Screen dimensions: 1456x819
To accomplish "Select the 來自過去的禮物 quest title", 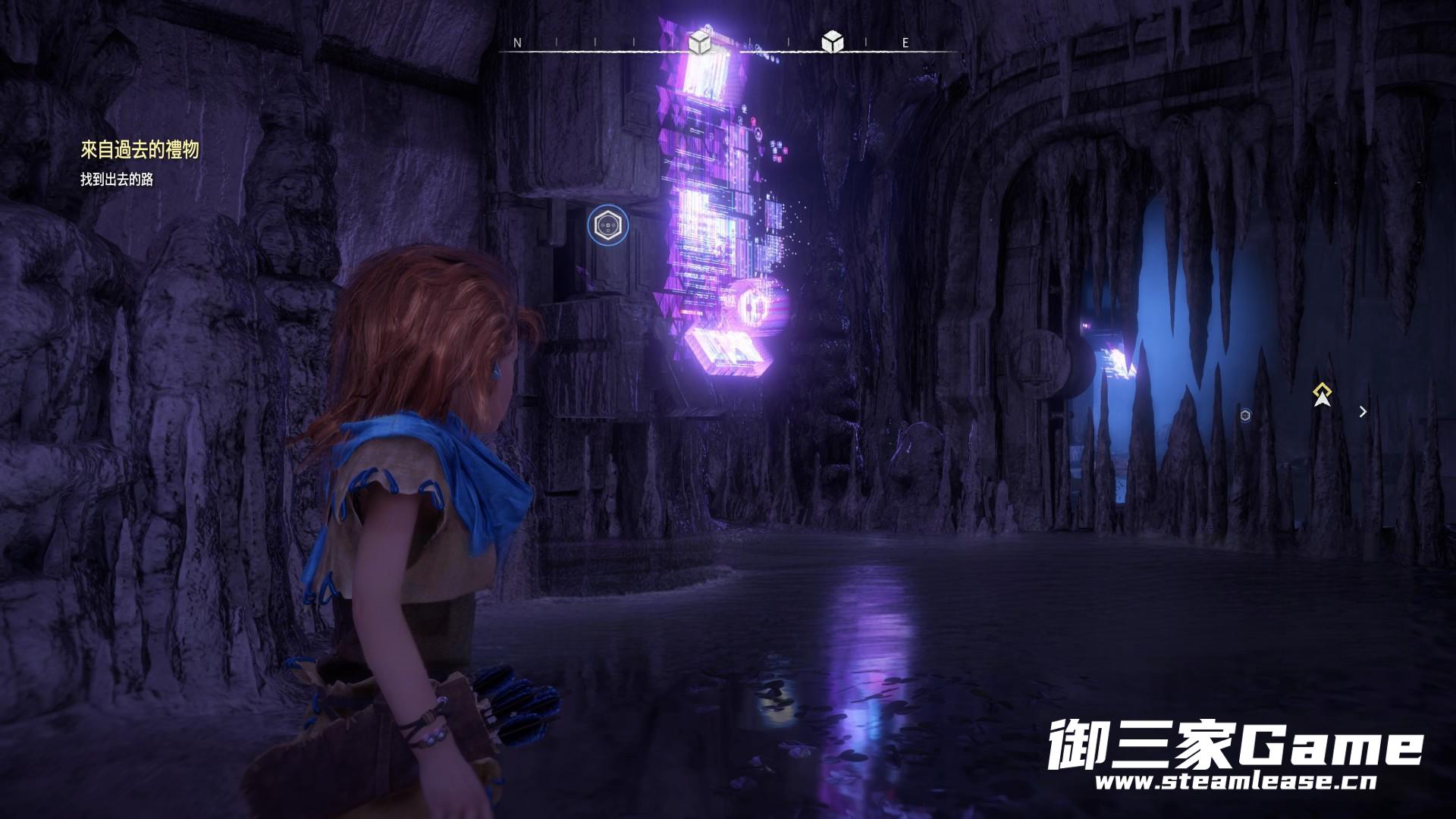I will (140, 150).
